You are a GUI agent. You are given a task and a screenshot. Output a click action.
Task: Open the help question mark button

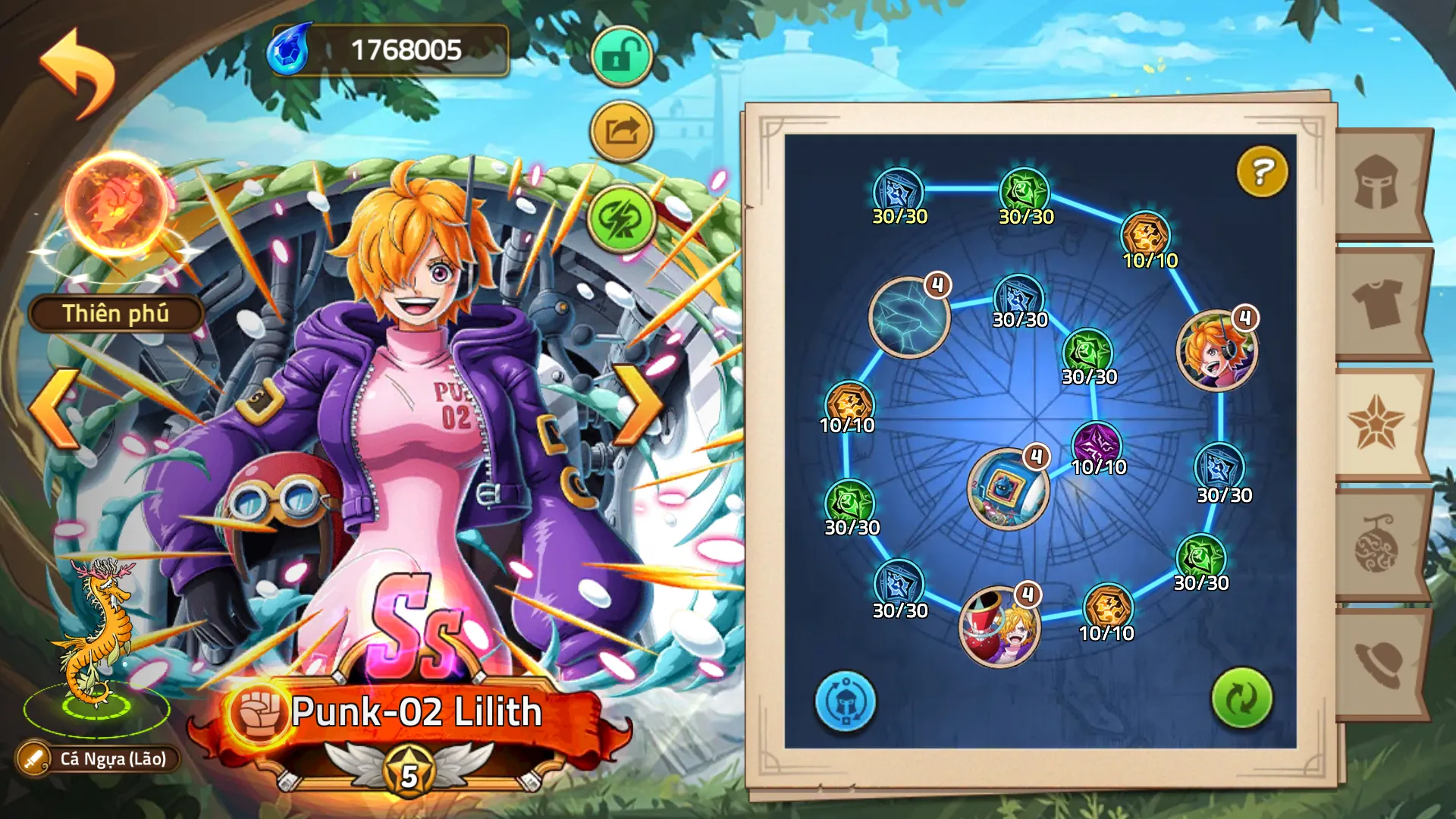coord(1261,172)
